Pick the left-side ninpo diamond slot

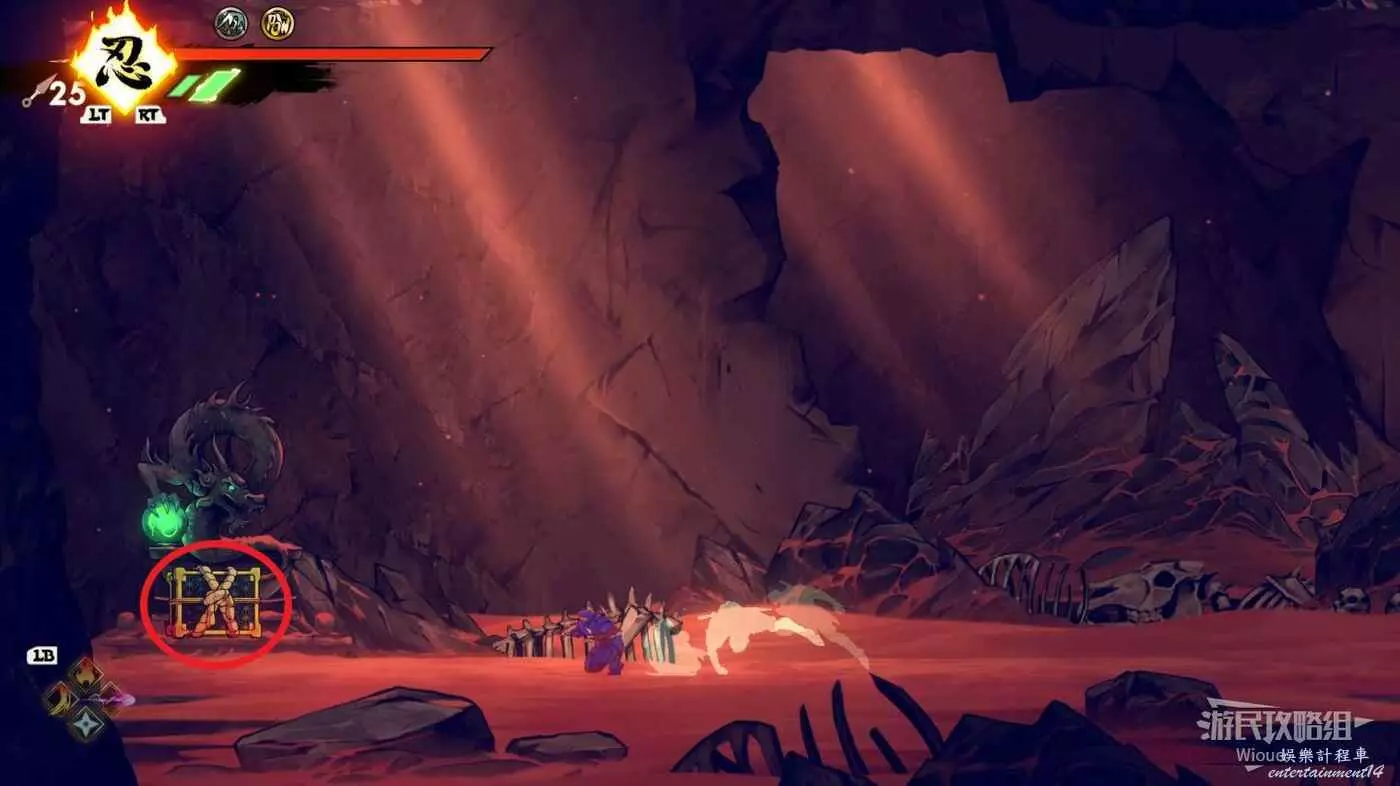pyautogui.click(x=60, y=699)
